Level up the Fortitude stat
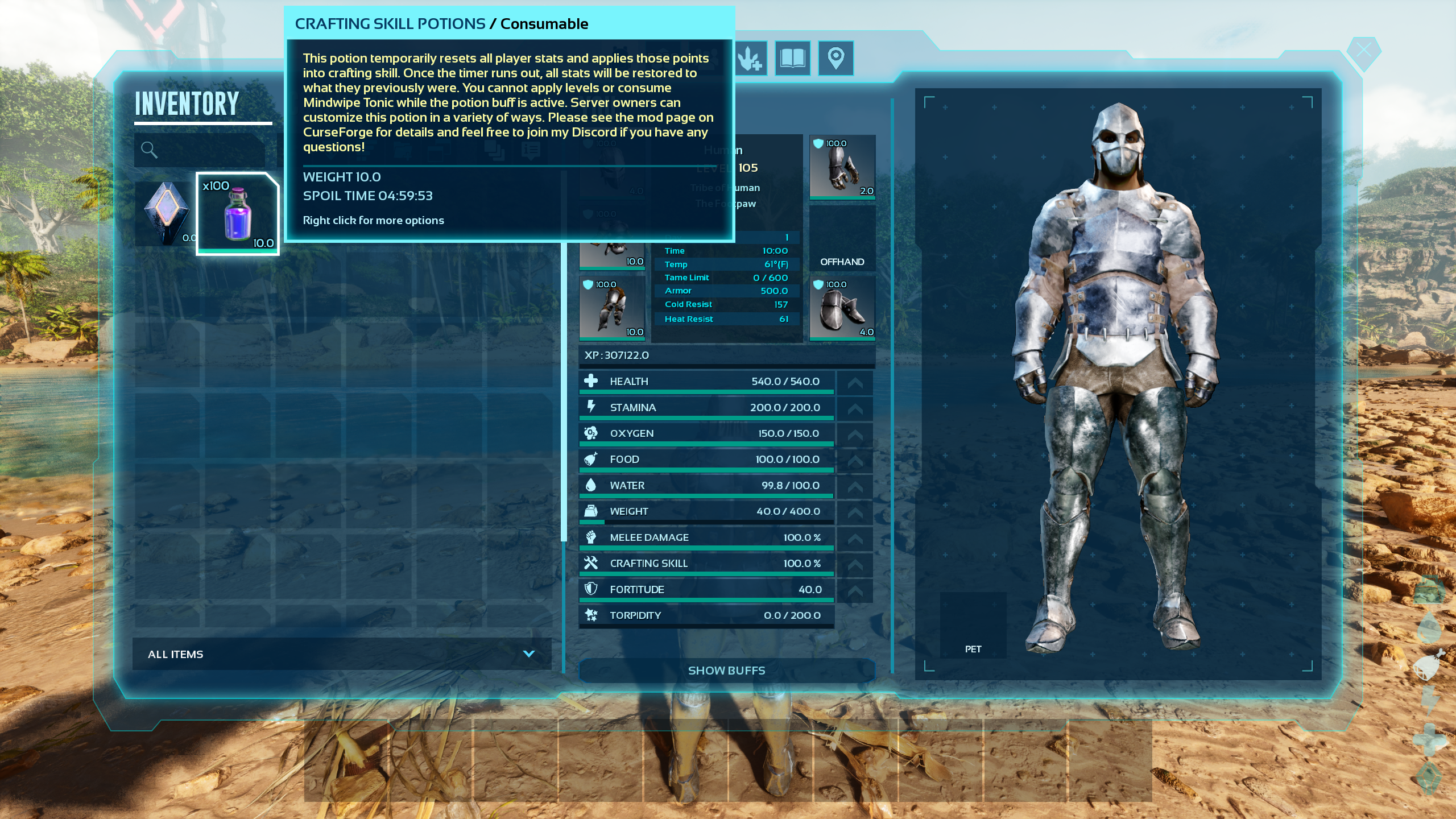The image size is (1456, 819). (x=855, y=590)
